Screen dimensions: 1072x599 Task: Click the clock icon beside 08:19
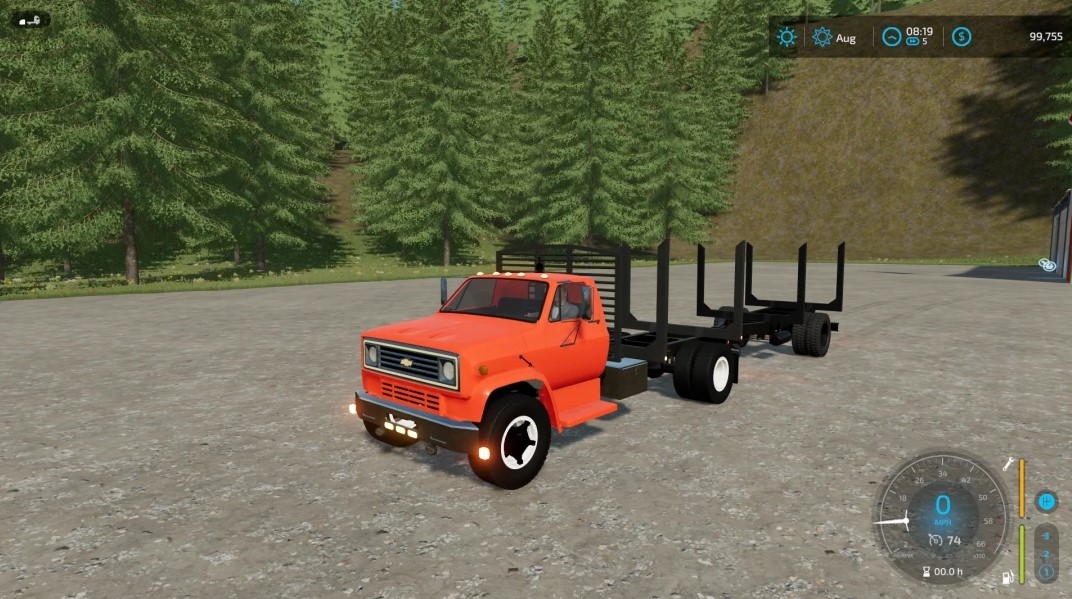tap(891, 37)
